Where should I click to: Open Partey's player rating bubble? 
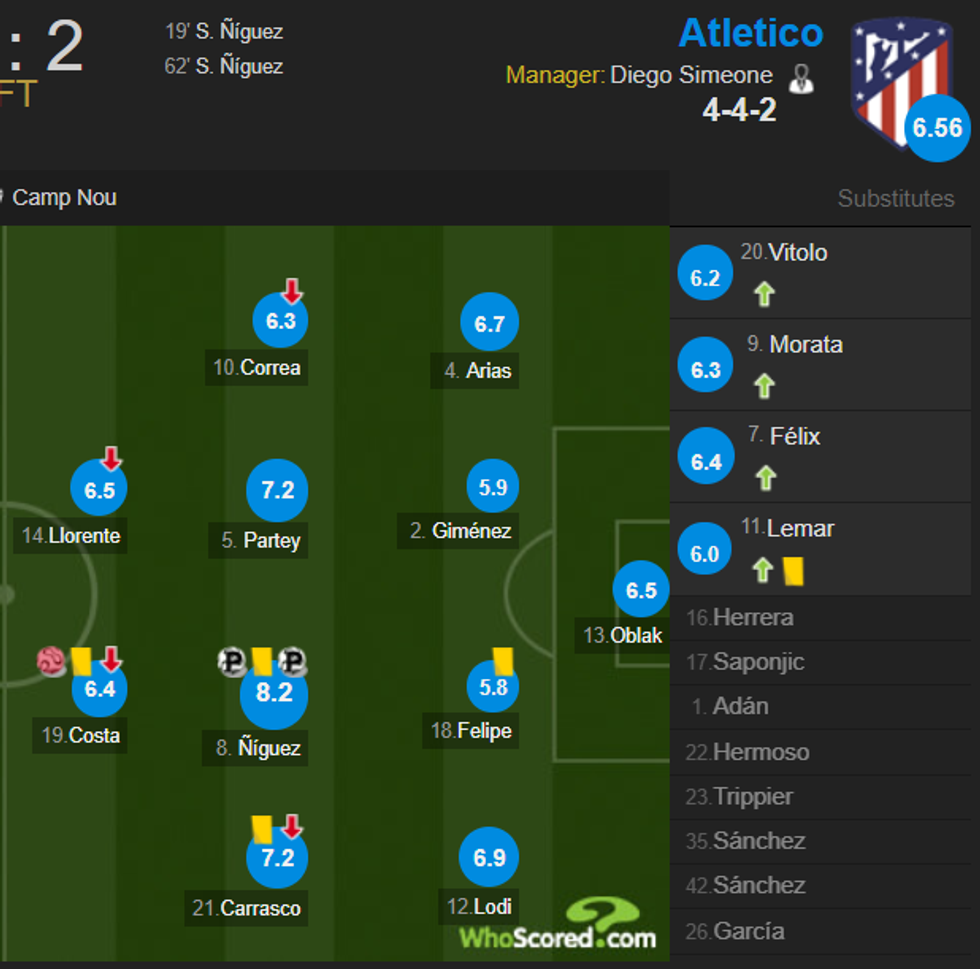[277, 491]
